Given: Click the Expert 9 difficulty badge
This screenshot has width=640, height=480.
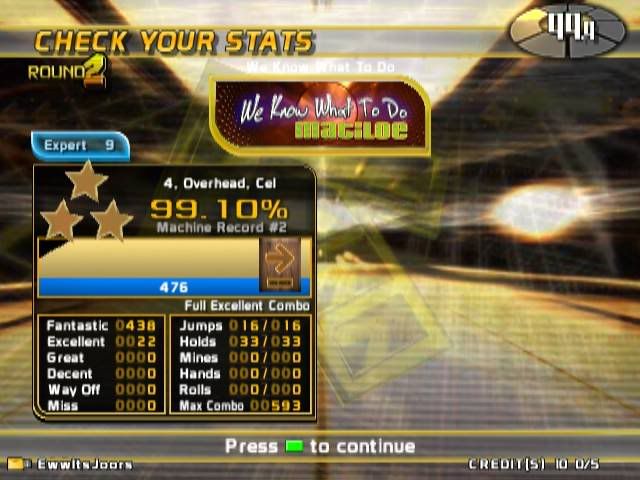Looking at the screenshot, I should click(x=79, y=146).
